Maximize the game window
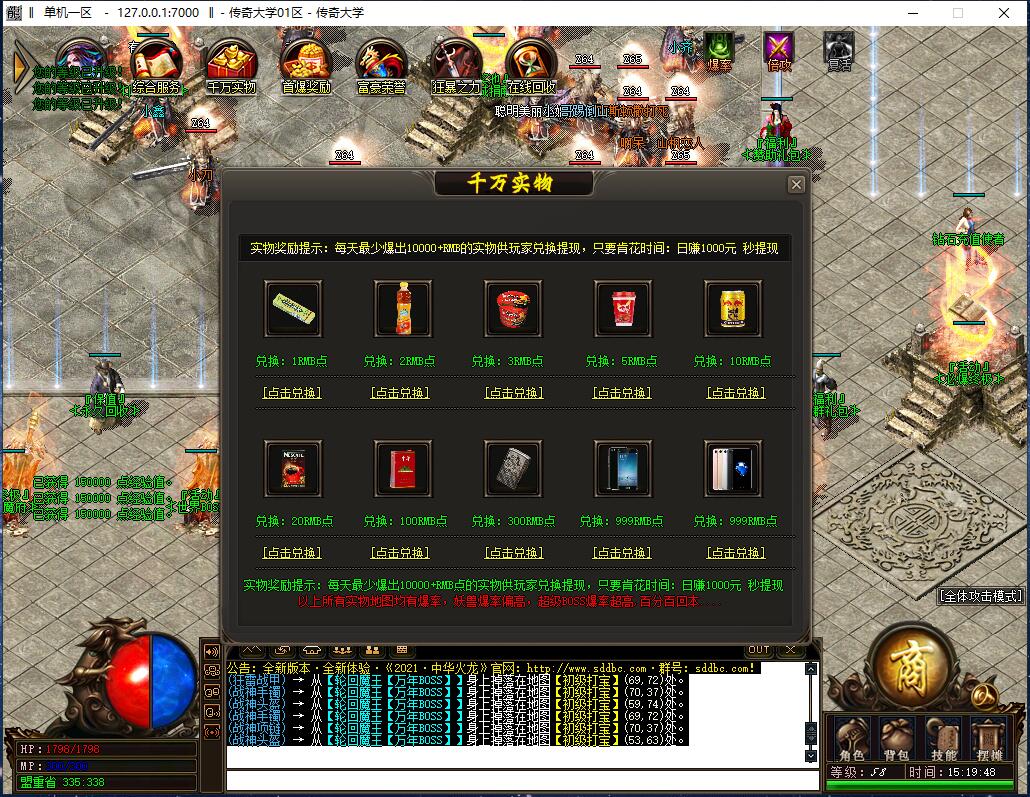 pyautogui.click(x=957, y=13)
